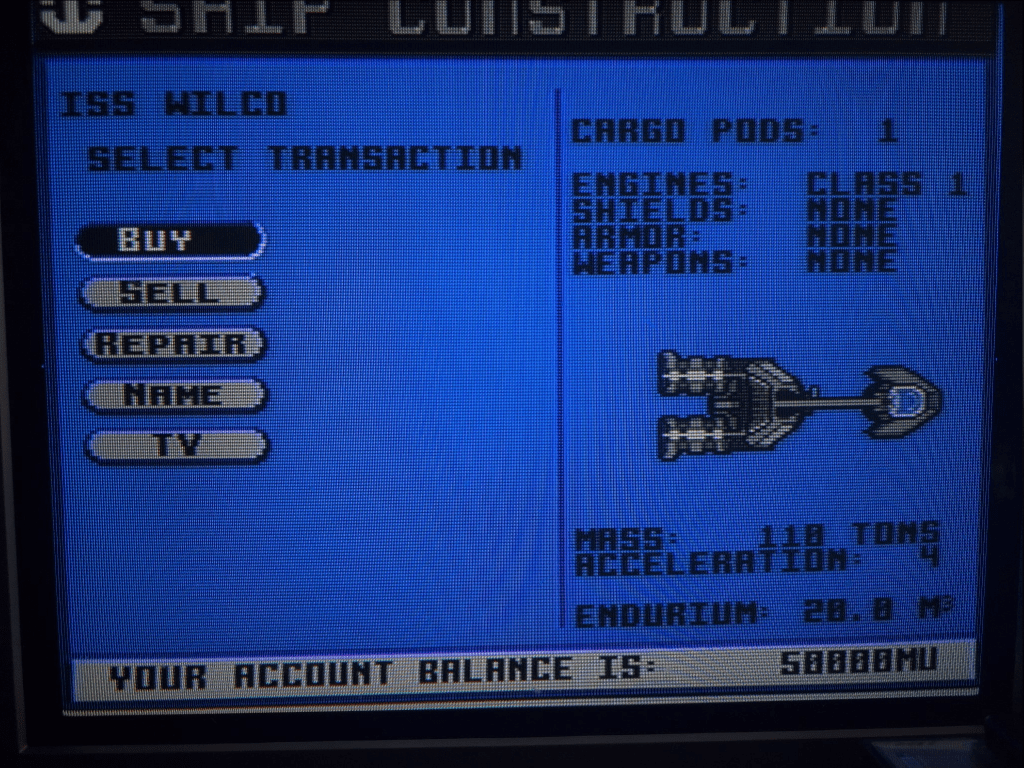
Task: Select the Buy transaction button
Action: pos(170,240)
